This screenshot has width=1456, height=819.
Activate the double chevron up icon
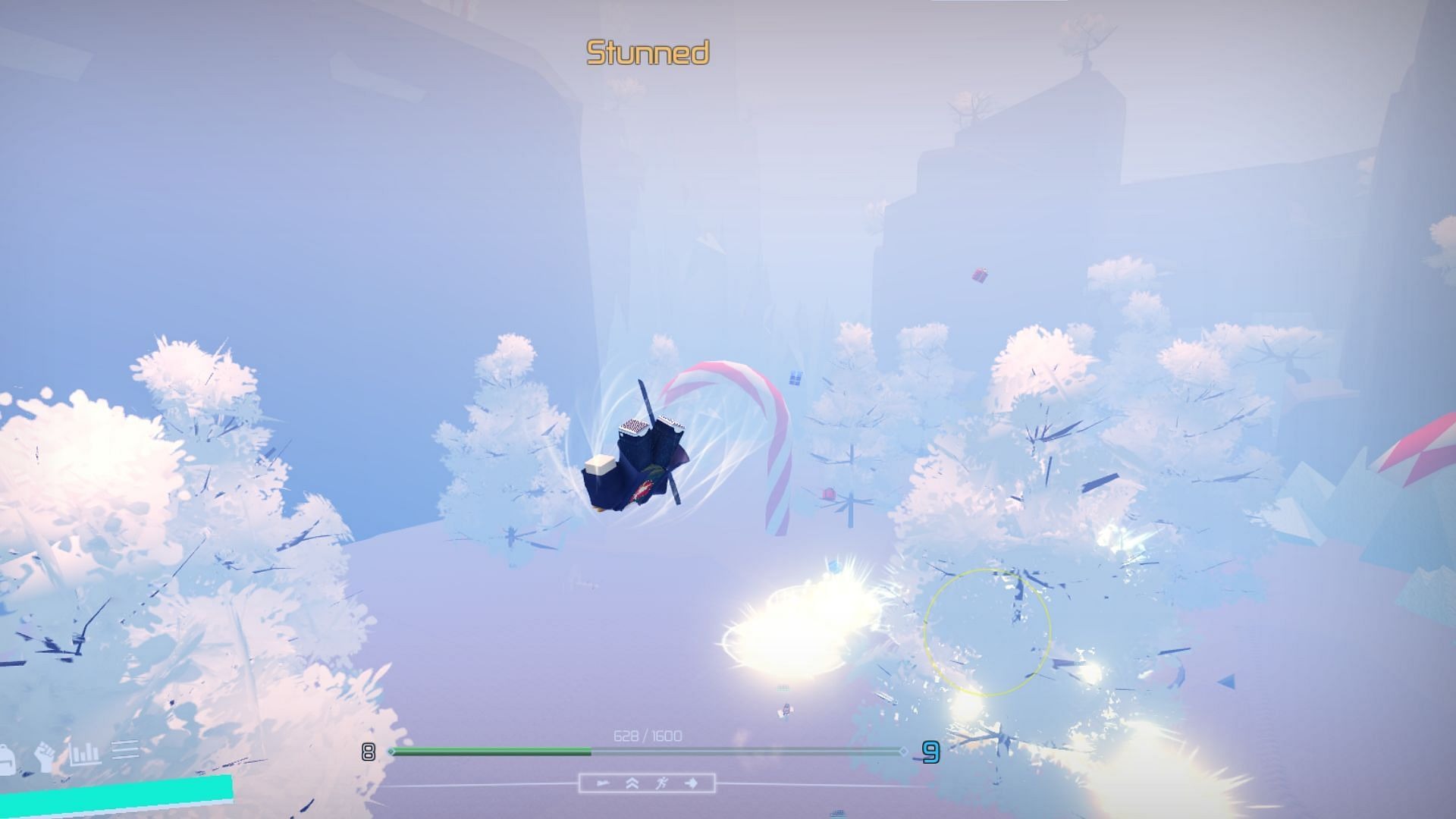(632, 783)
